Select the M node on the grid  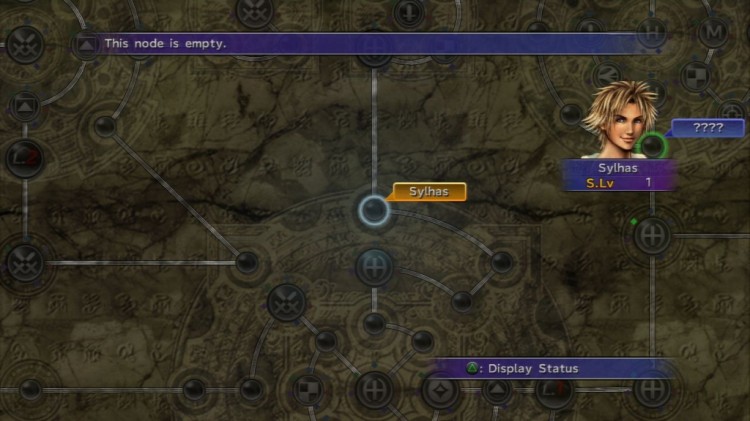click(x=714, y=32)
